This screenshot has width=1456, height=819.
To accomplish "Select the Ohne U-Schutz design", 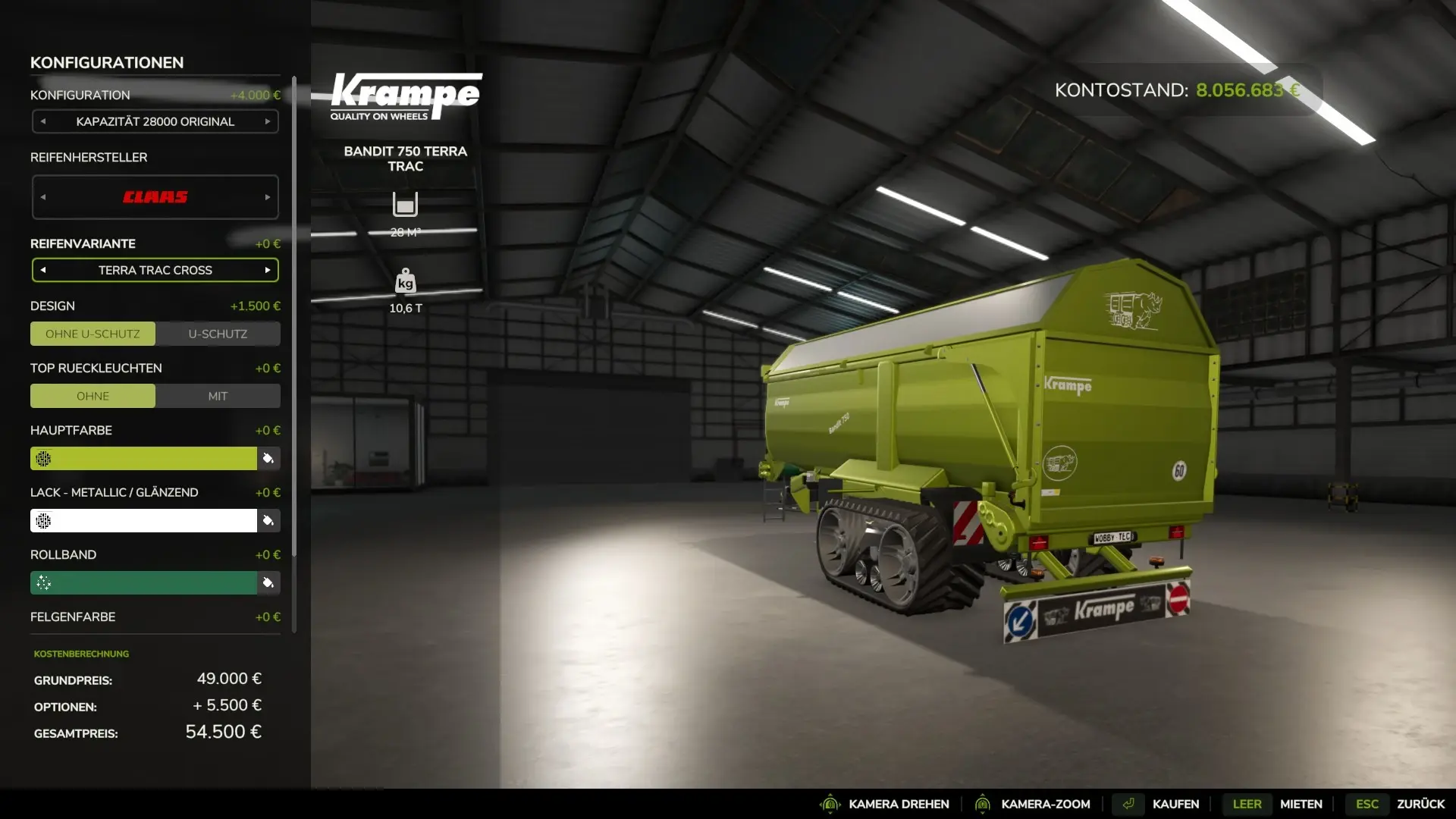I will point(93,334).
